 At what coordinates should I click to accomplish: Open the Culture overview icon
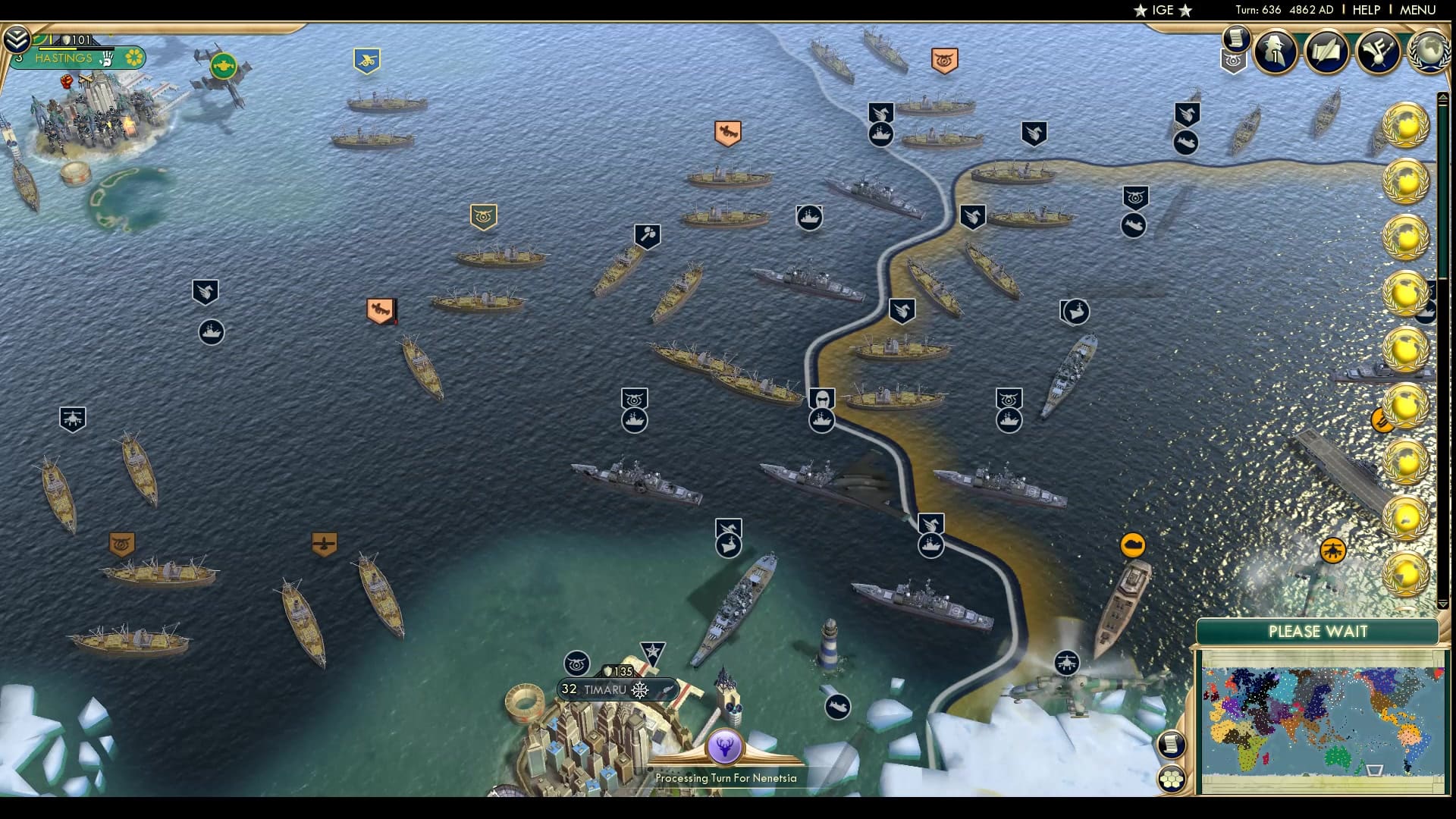[1379, 53]
